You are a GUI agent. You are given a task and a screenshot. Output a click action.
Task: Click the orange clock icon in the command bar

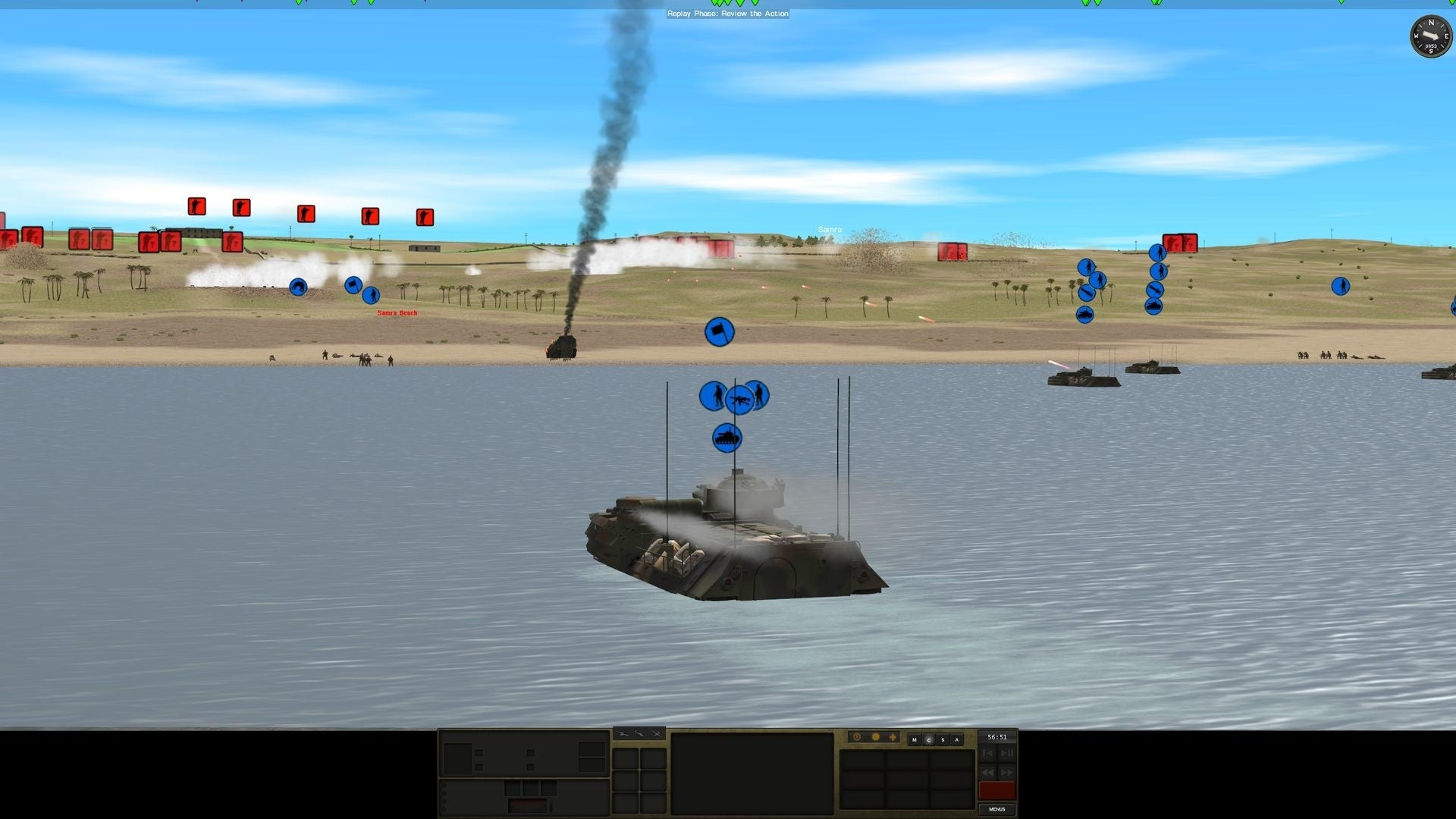[x=857, y=736]
